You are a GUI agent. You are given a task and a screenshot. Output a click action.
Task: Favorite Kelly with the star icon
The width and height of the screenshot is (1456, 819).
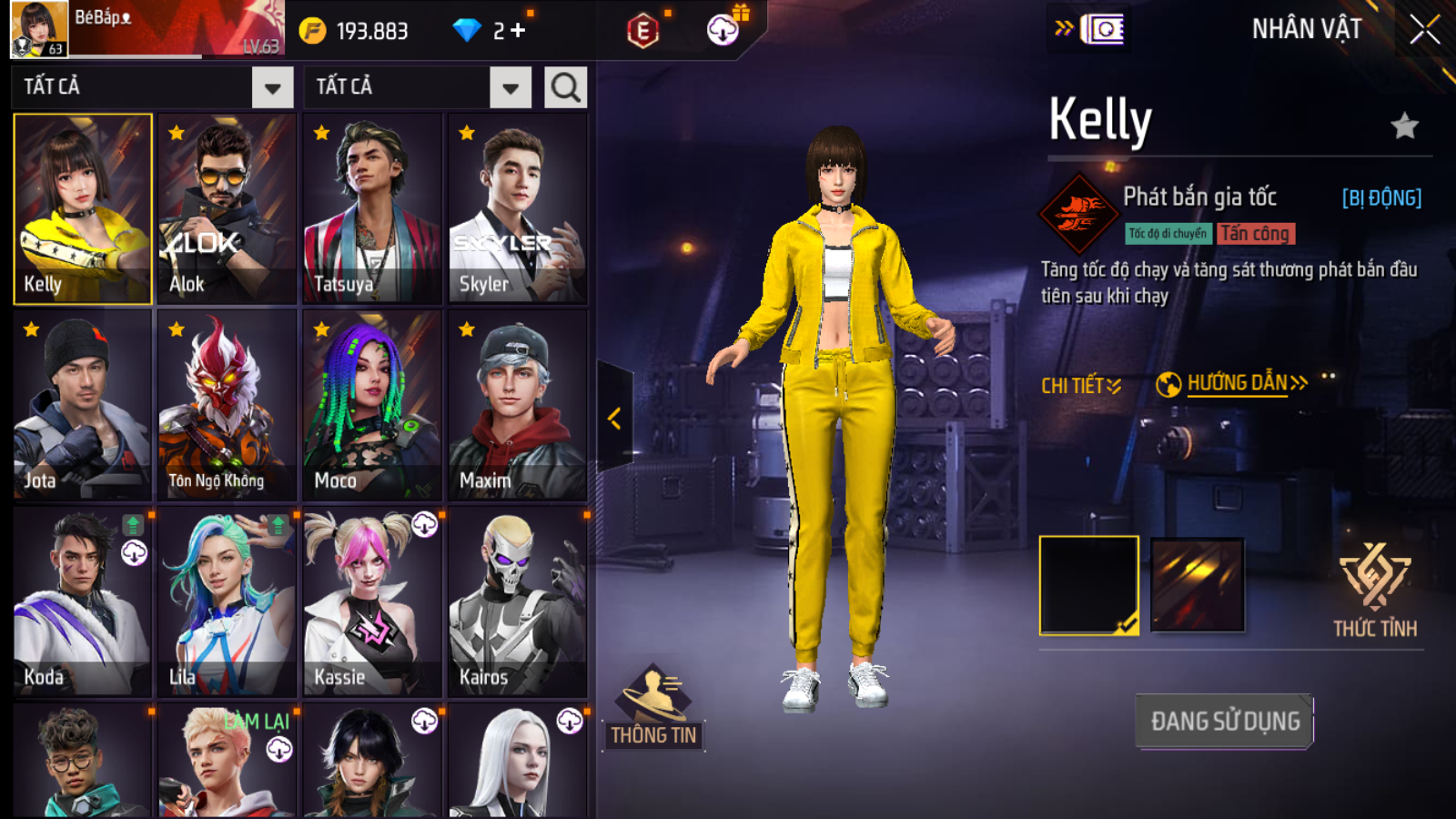coord(1404,126)
